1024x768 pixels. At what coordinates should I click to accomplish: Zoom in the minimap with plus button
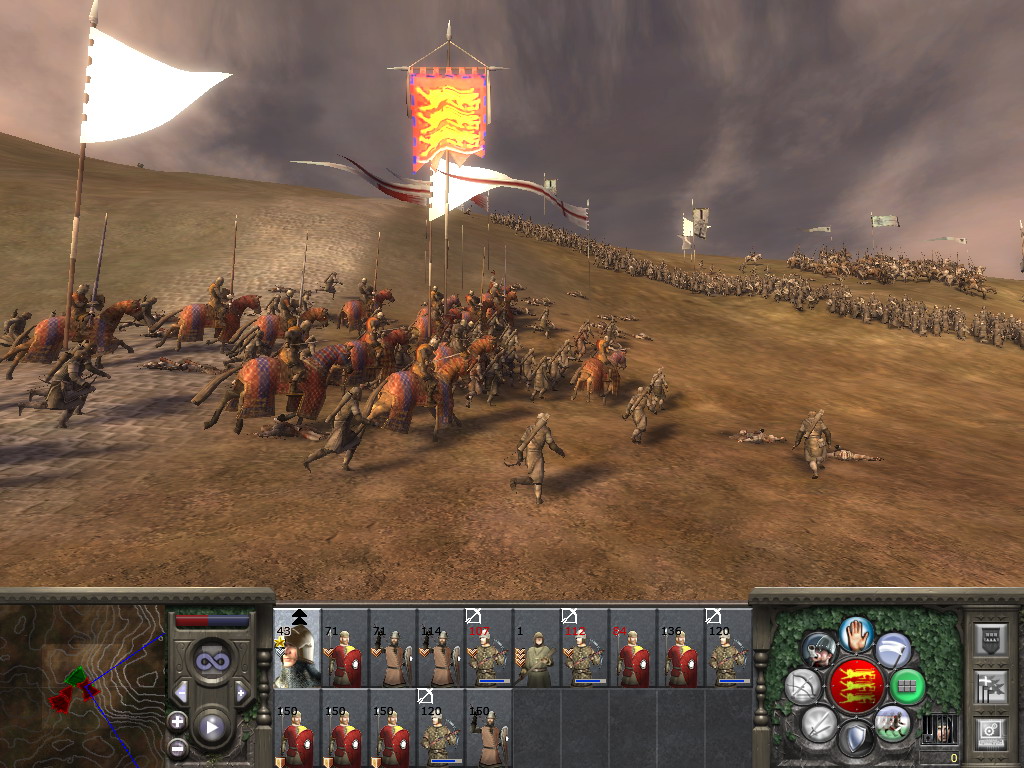tap(177, 721)
